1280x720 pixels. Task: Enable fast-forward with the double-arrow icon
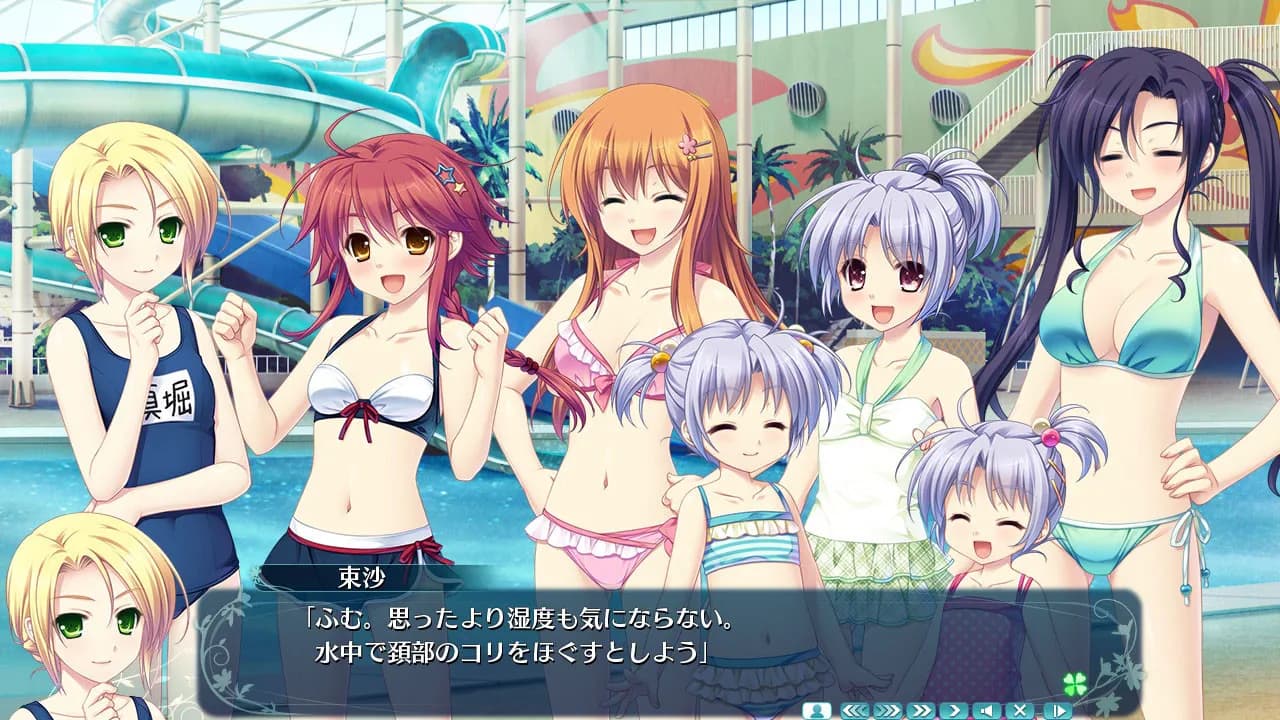pos(920,710)
